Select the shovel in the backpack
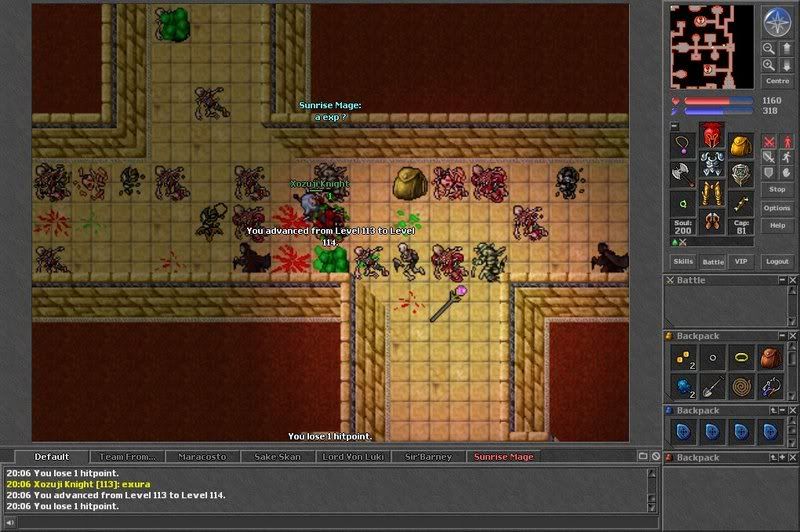 pyautogui.click(x=711, y=386)
